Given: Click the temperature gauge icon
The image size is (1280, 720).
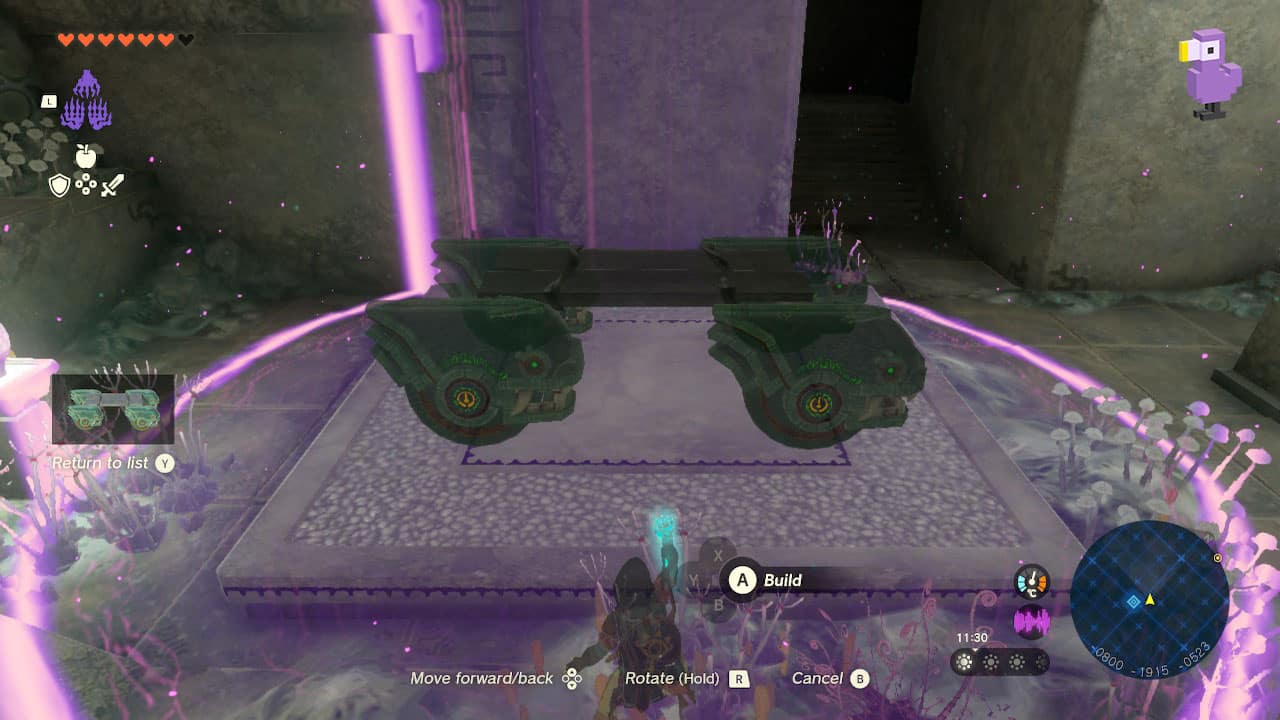Looking at the screenshot, I should (1032, 582).
